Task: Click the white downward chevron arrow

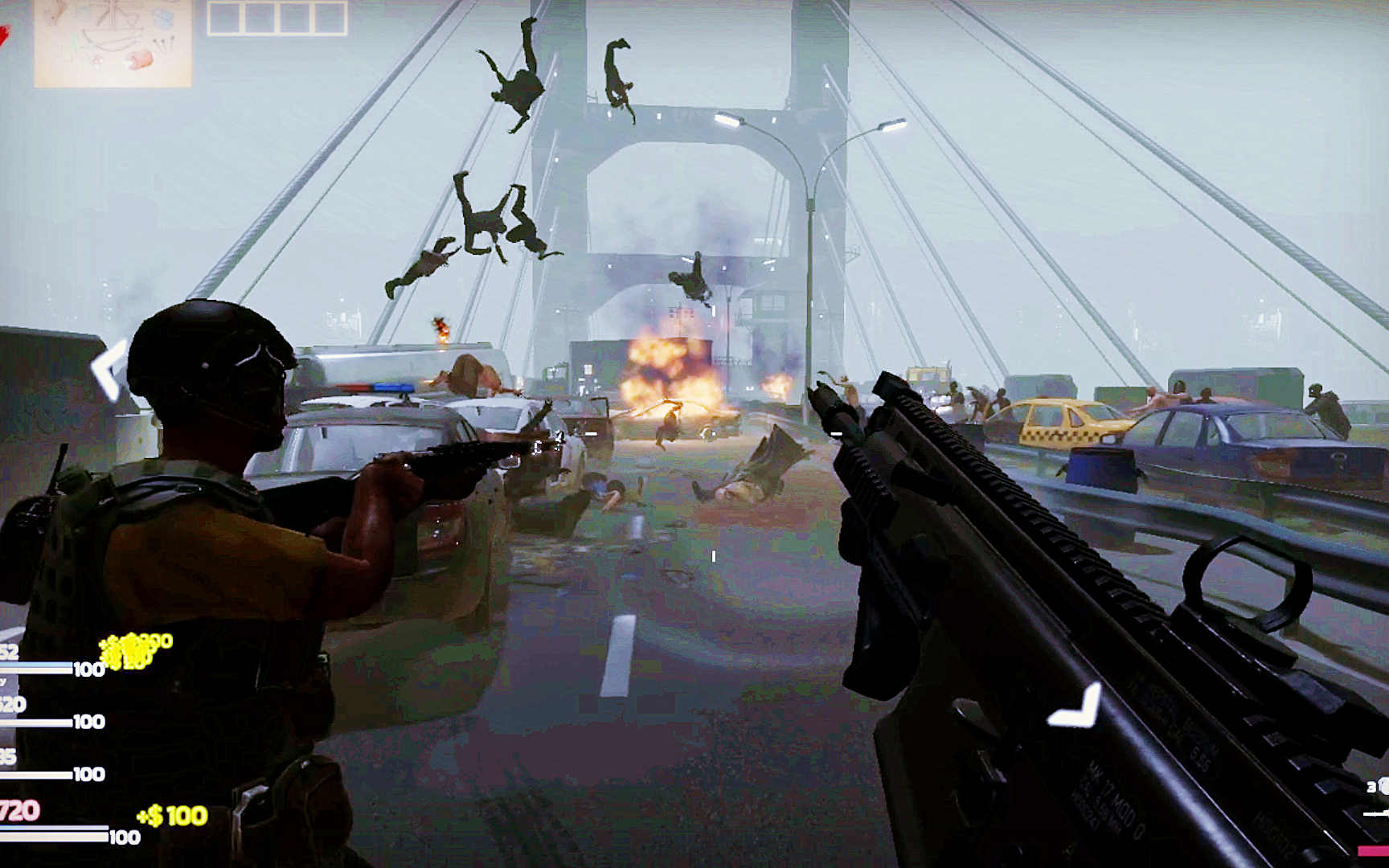Action: coord(1077,709)
